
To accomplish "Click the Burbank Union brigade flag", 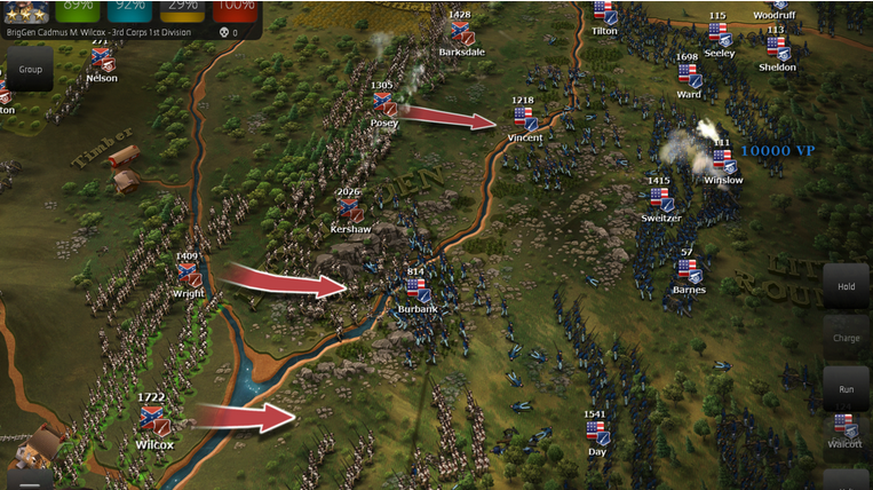I will click(418, 291).
